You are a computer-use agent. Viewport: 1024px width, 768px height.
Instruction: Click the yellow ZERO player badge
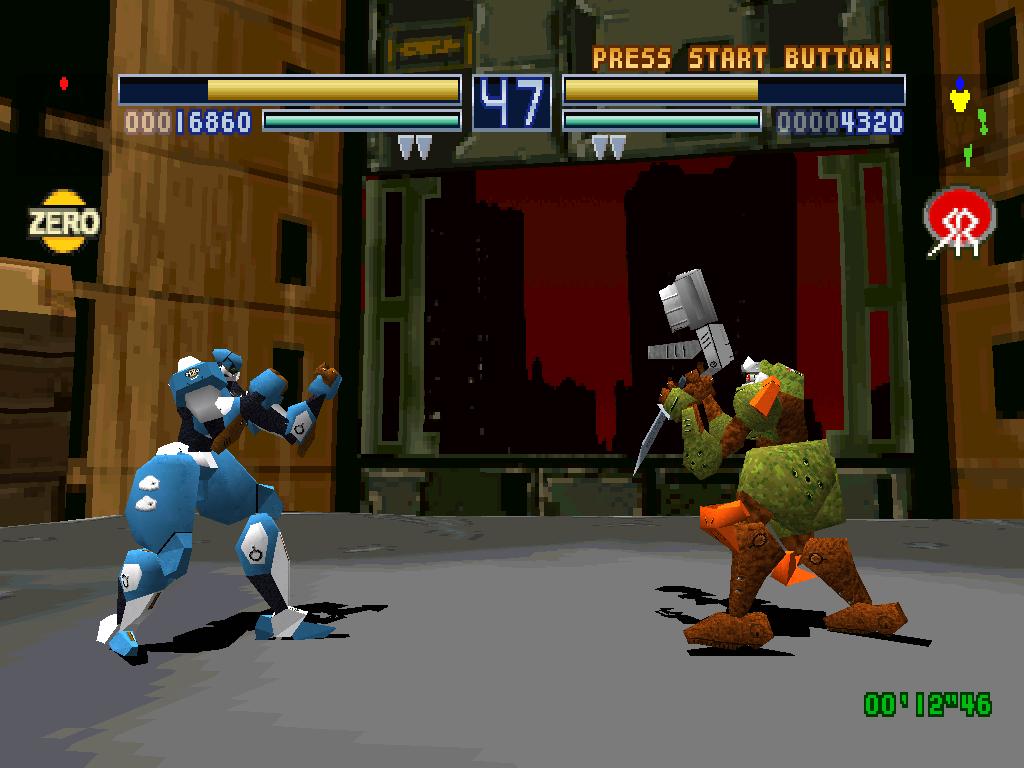(64, 221)
